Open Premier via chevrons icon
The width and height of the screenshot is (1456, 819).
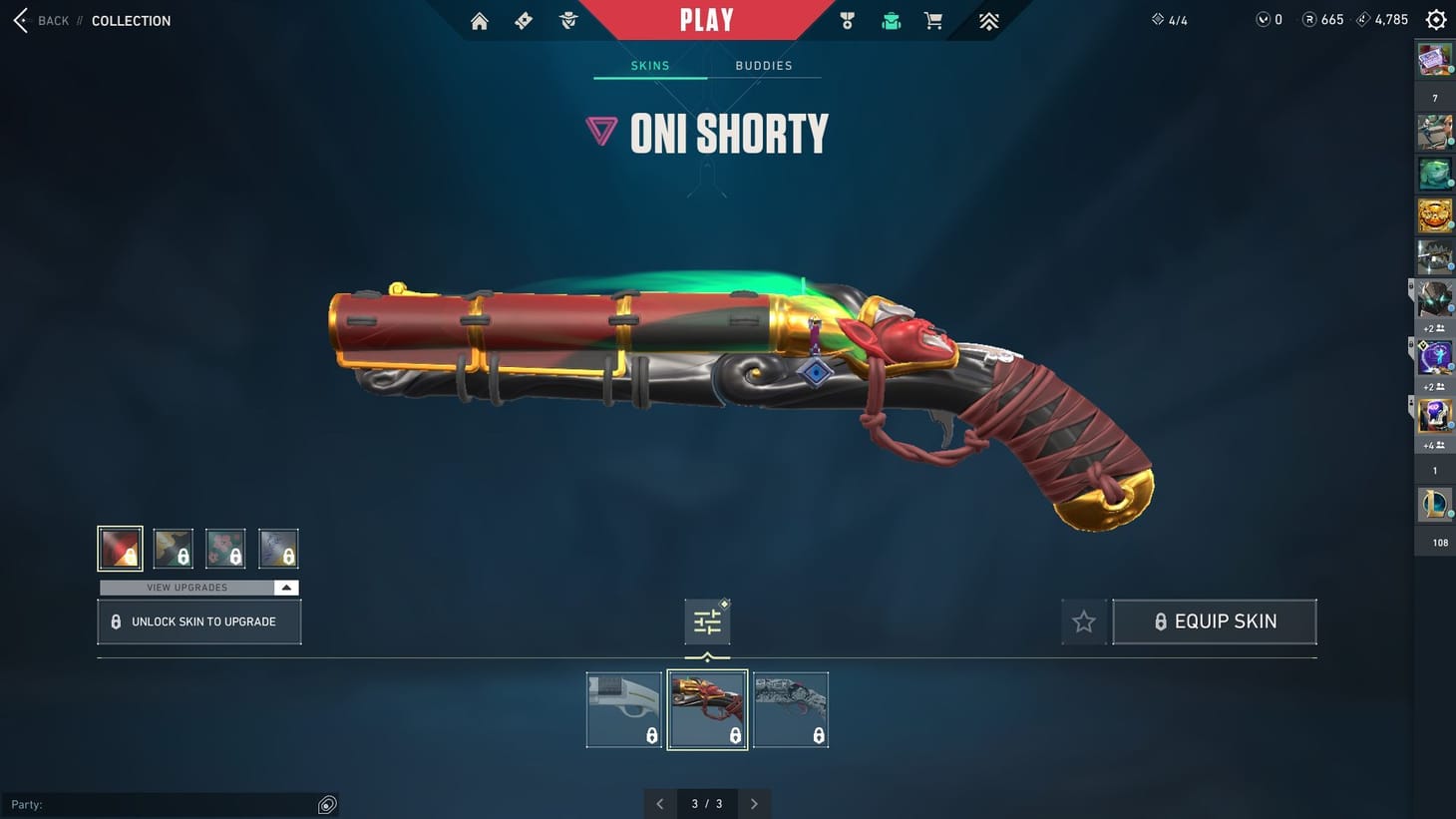pyautogui.click(x=987, y=20)
